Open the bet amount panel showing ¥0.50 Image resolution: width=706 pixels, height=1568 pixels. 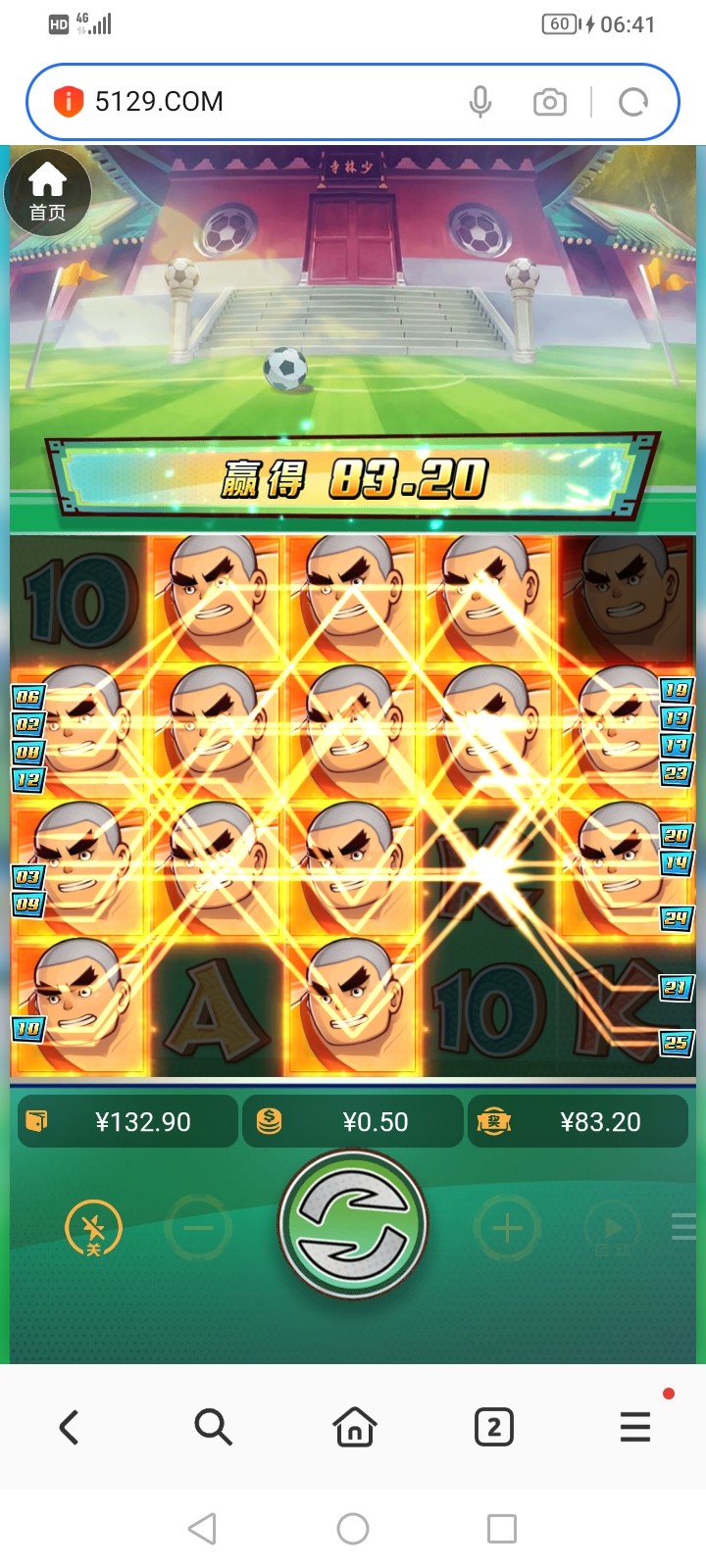tap(352, 1121)
